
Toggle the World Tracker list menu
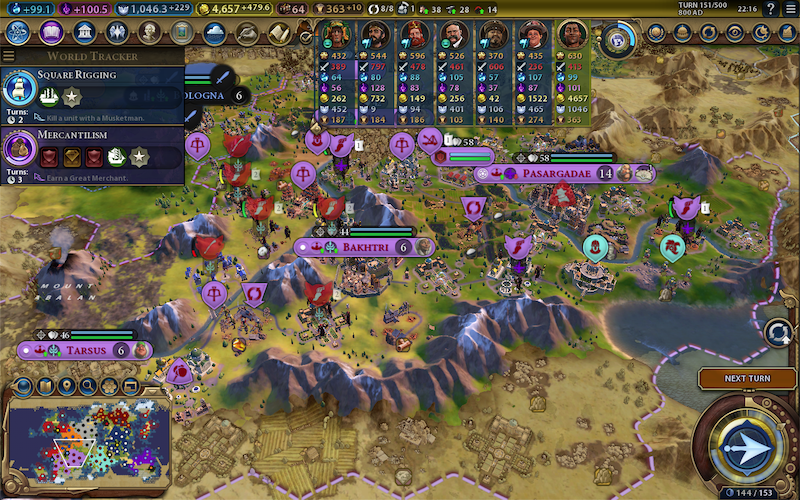(10, 57)
